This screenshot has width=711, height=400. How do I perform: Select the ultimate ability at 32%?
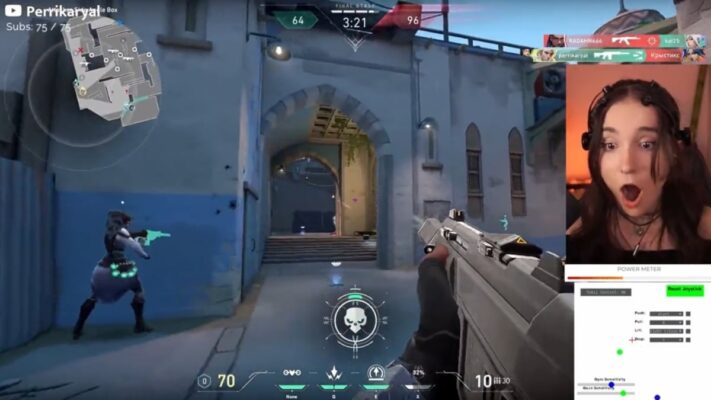point(418,373)
